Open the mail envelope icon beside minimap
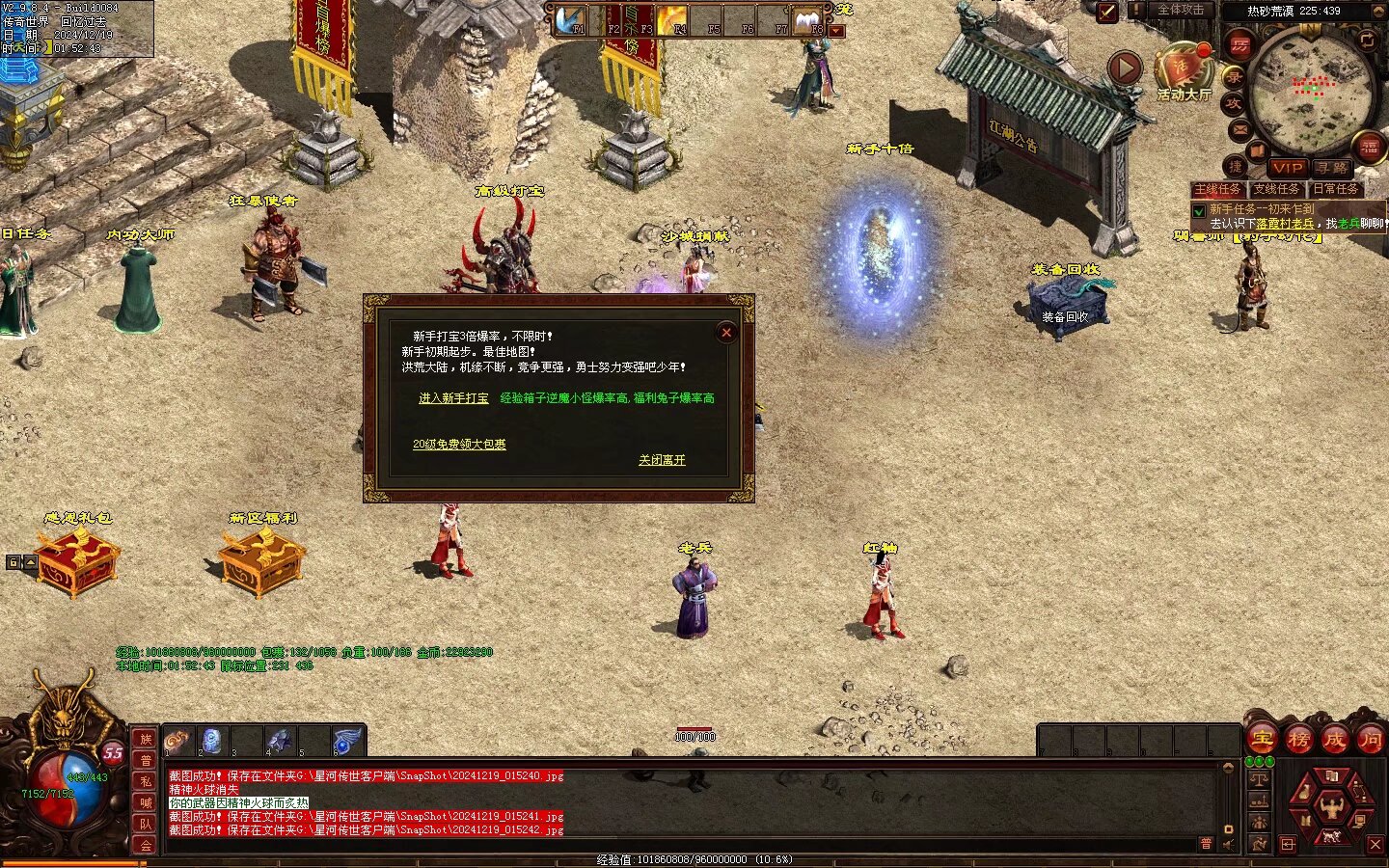This screenshot has height=868, width=1389. tap(1239, 129)
